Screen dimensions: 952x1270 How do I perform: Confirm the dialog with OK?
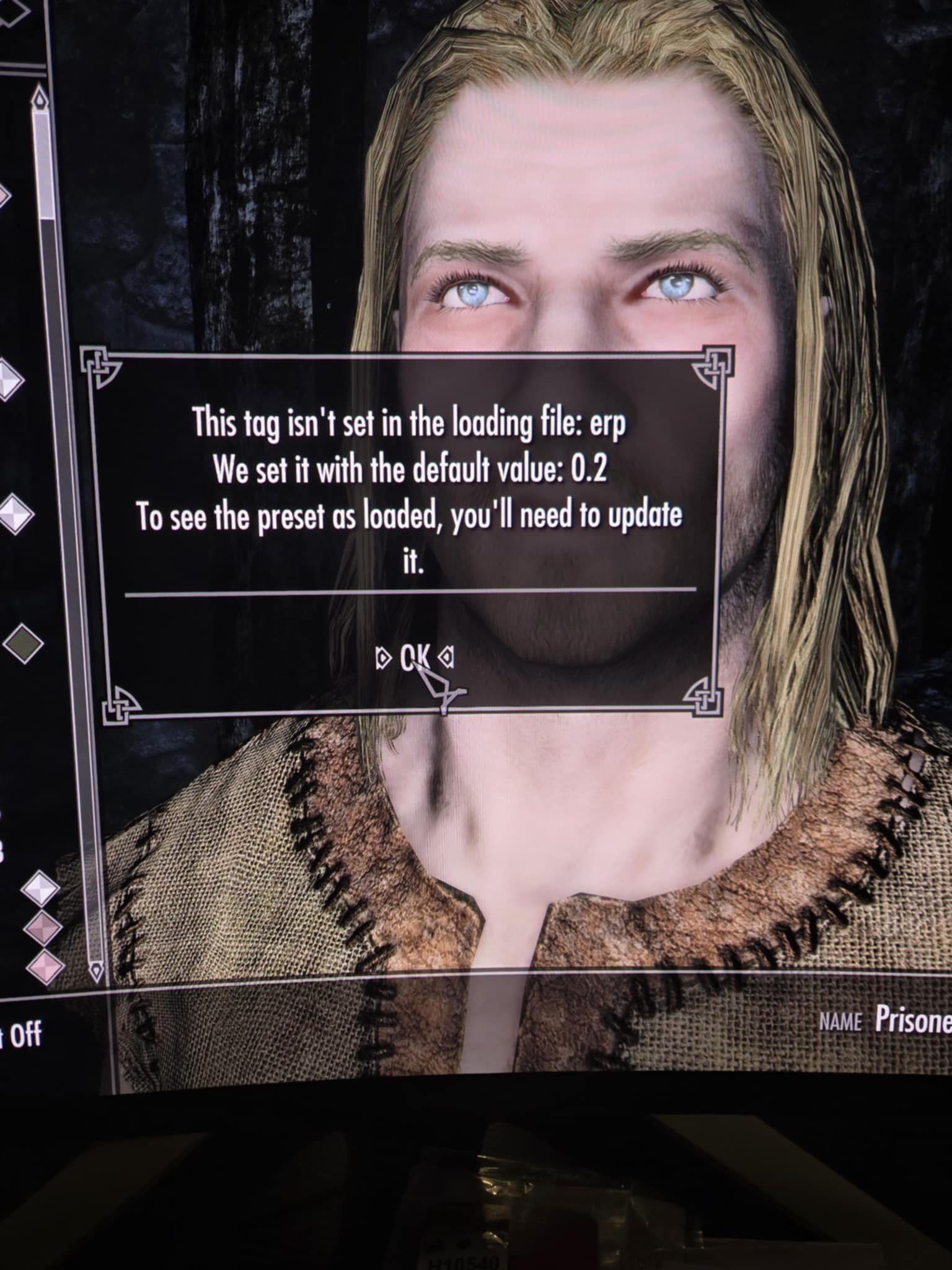[x=415, y=655]
